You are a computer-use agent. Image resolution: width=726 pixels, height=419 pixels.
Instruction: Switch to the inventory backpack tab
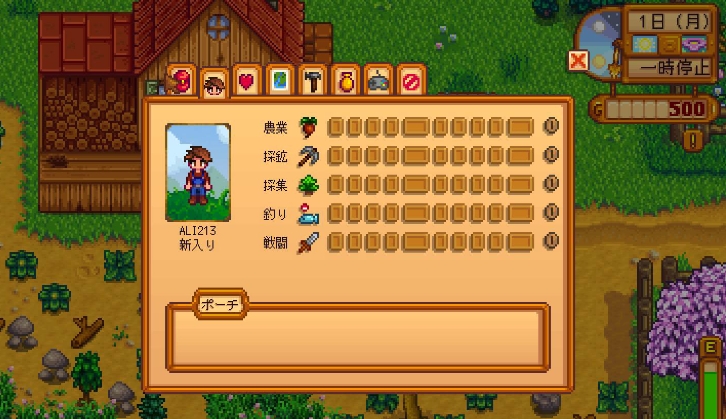pos(181,79)
